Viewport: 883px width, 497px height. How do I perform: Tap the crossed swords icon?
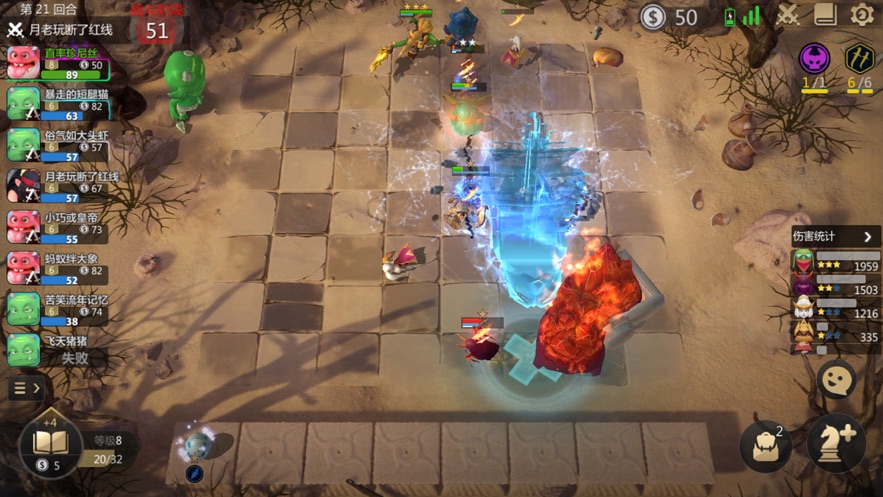tap(788, 15)
